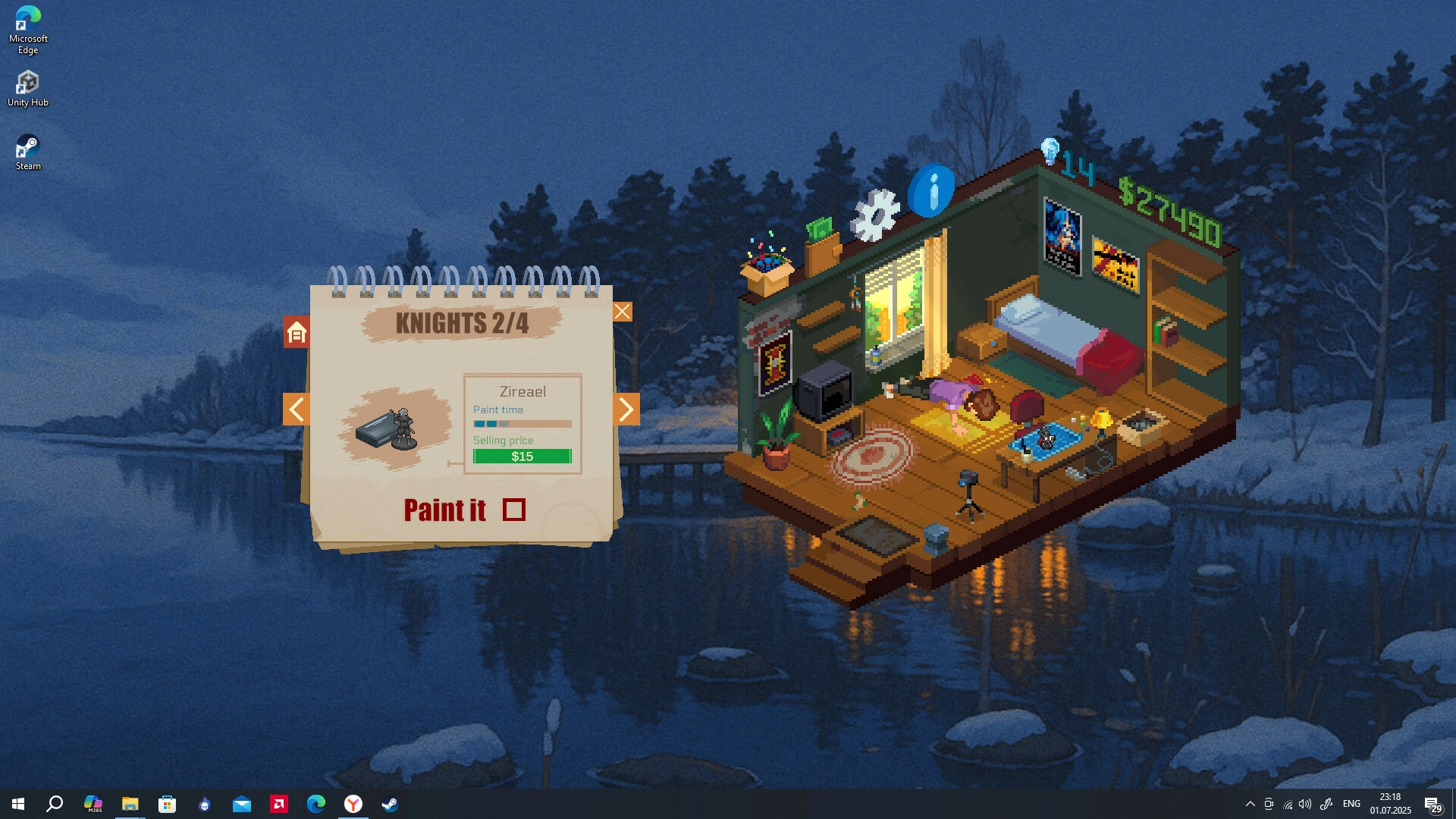Open the cash box icon on the roof
1456x819 pixels.
click(822, 244)
